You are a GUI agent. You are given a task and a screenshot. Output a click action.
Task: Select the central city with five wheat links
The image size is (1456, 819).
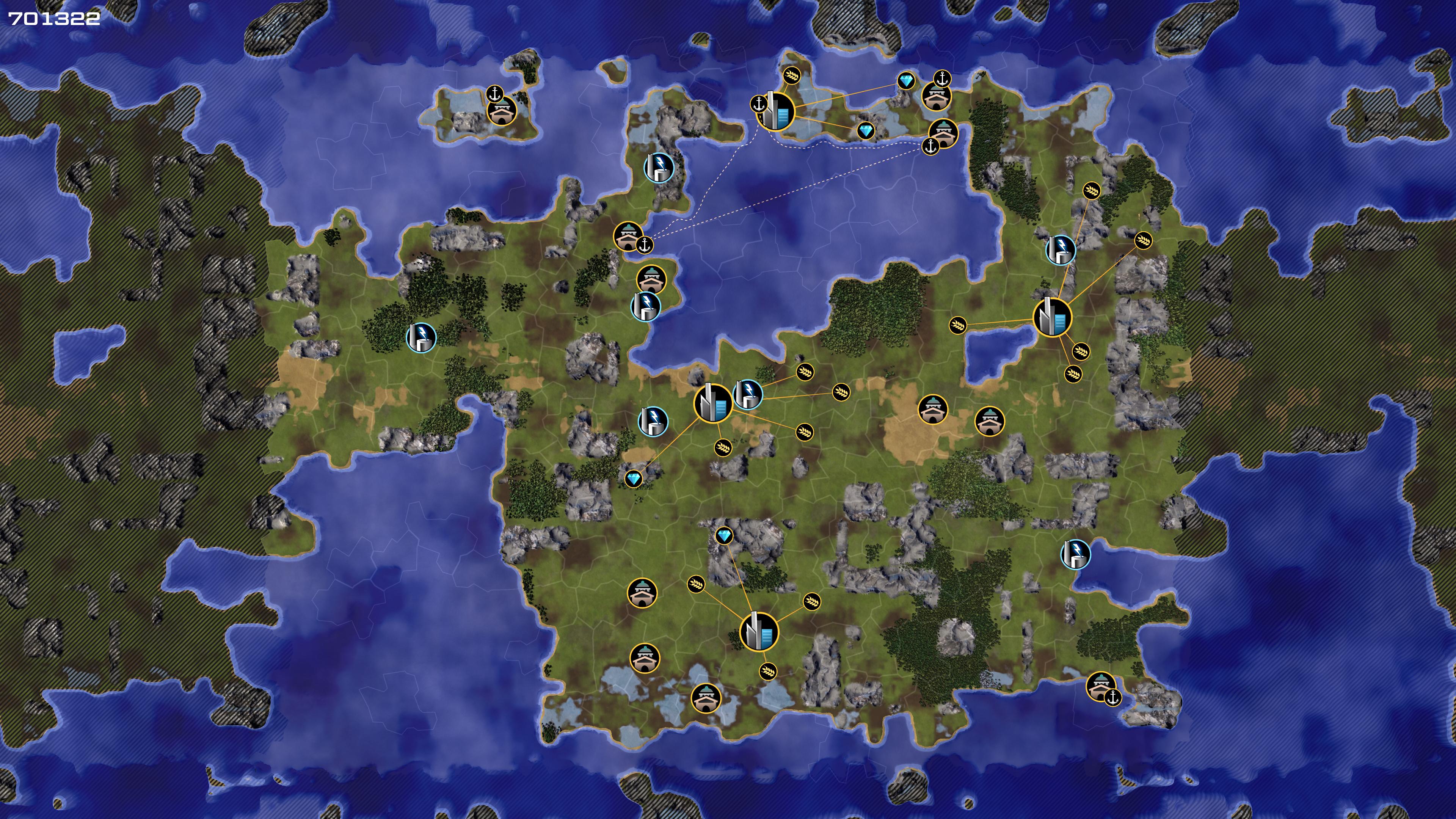point(713,402)
